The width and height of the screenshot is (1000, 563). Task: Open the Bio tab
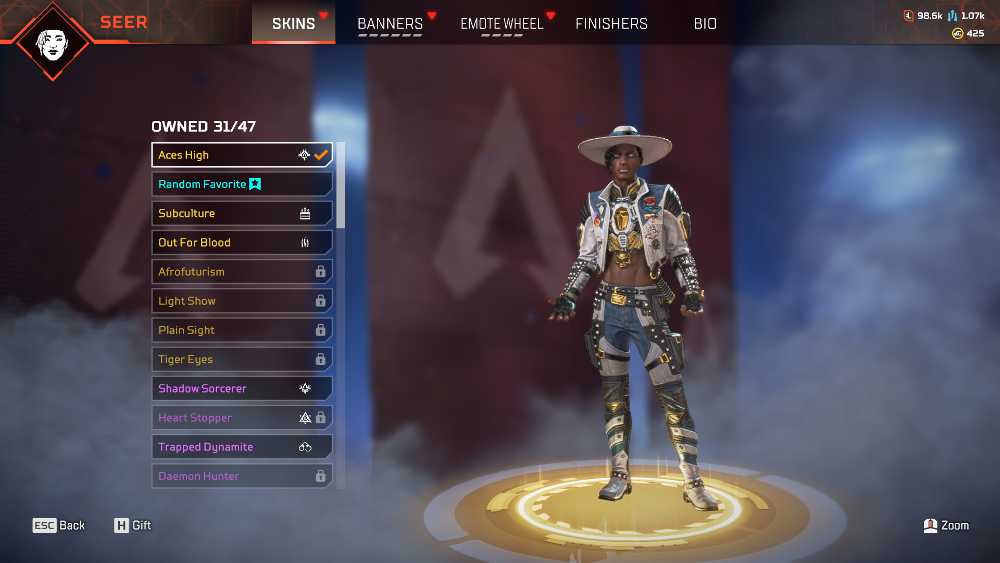pyautogui.click(x=705, y=23)
